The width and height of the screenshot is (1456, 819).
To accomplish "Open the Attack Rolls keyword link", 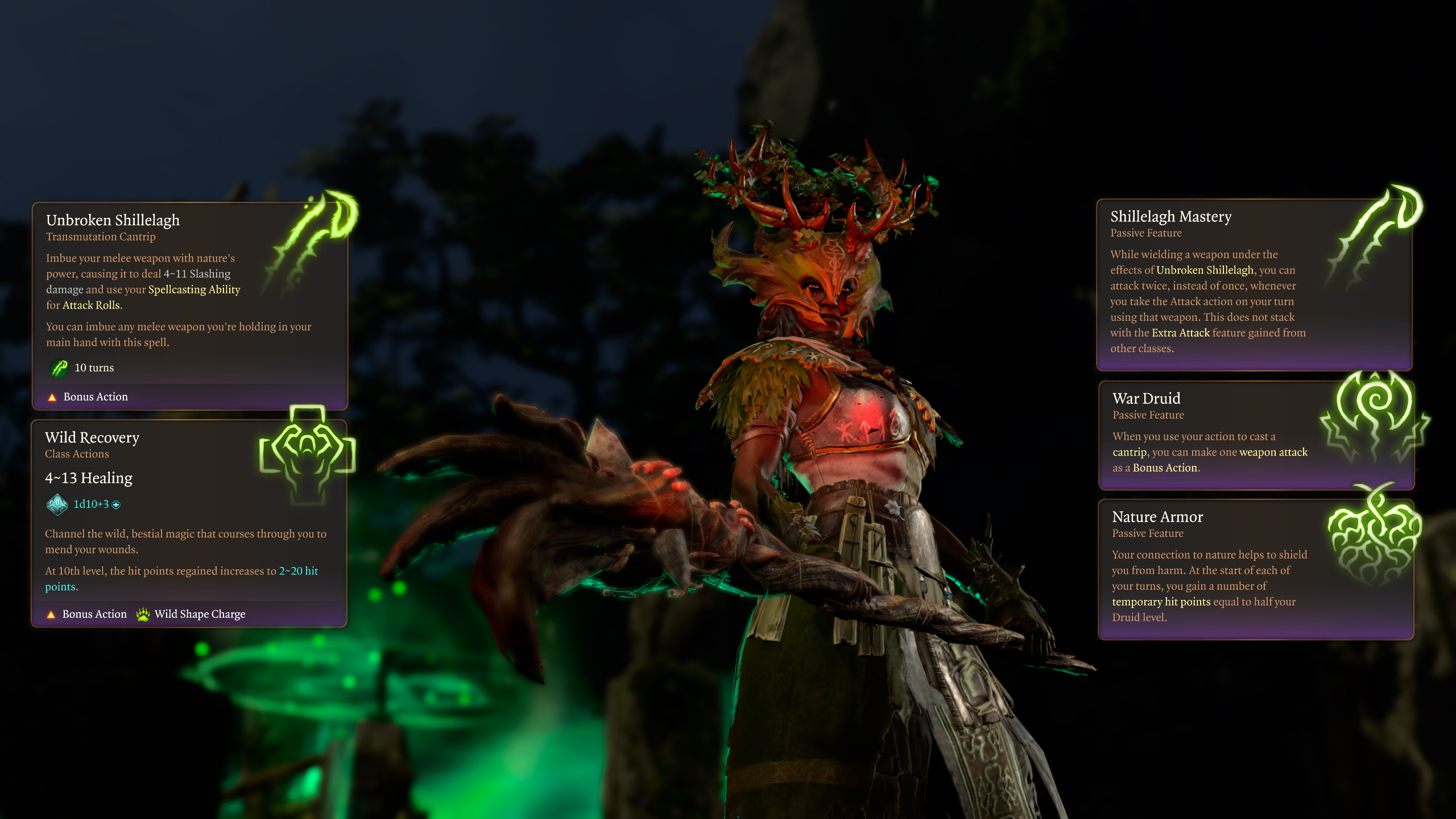I will pyautogui.click(x=91, y=305).
